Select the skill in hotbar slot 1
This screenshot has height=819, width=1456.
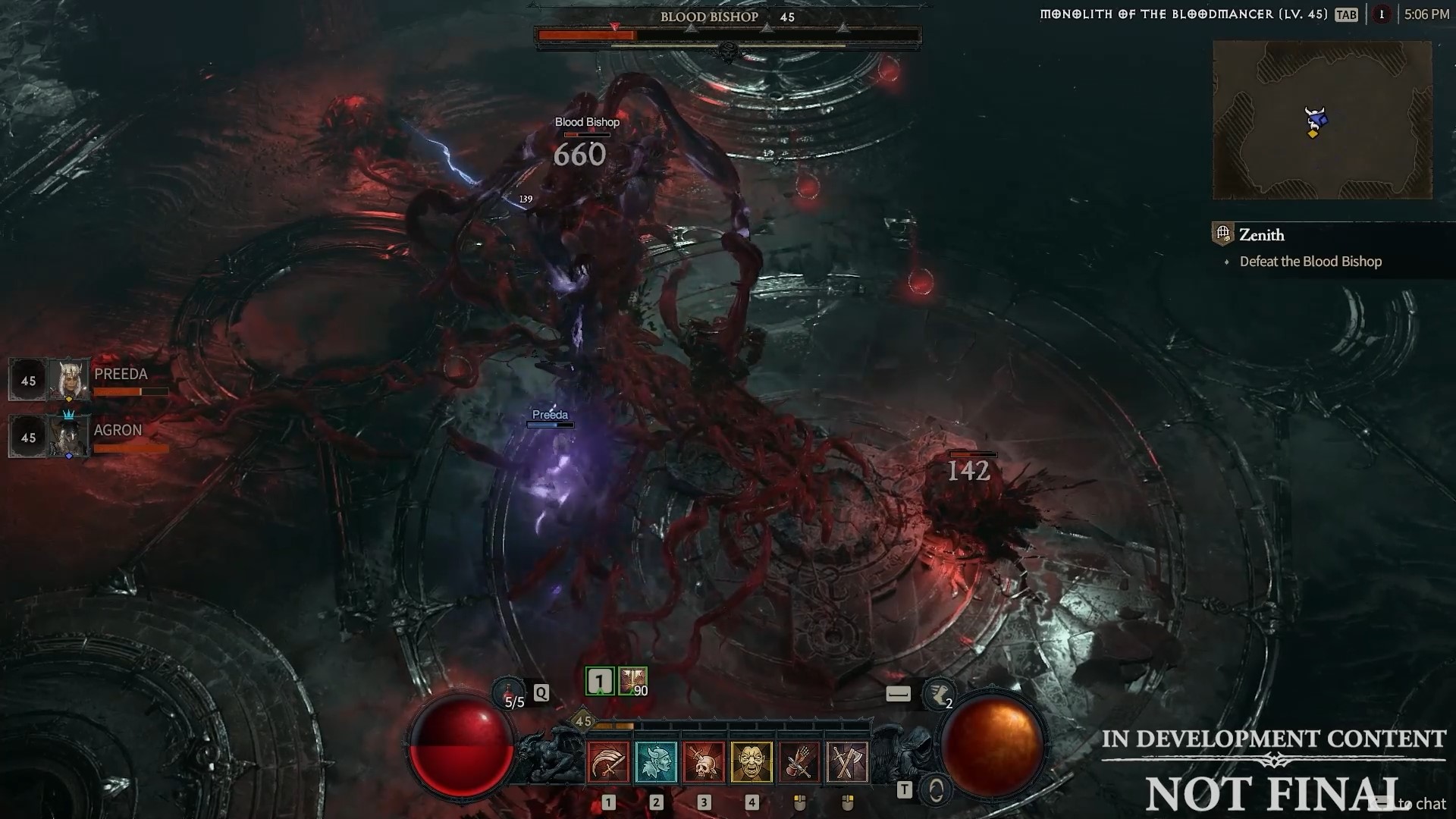(x=607, y=762)
